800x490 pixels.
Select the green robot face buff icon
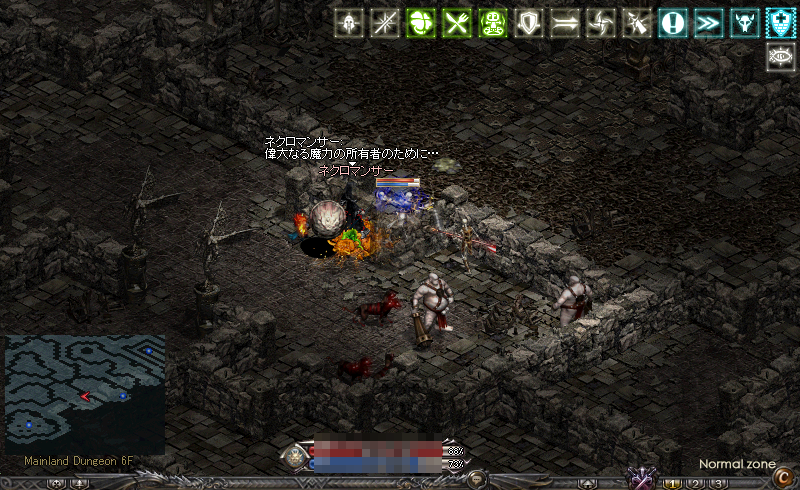pos(492,23)
